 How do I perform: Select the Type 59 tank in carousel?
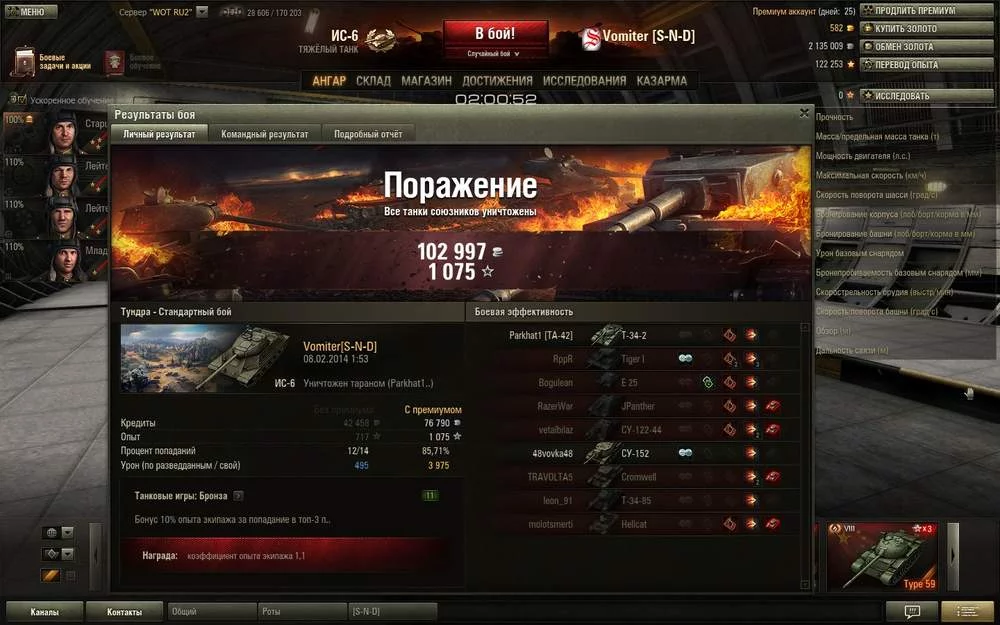point(882,557)
